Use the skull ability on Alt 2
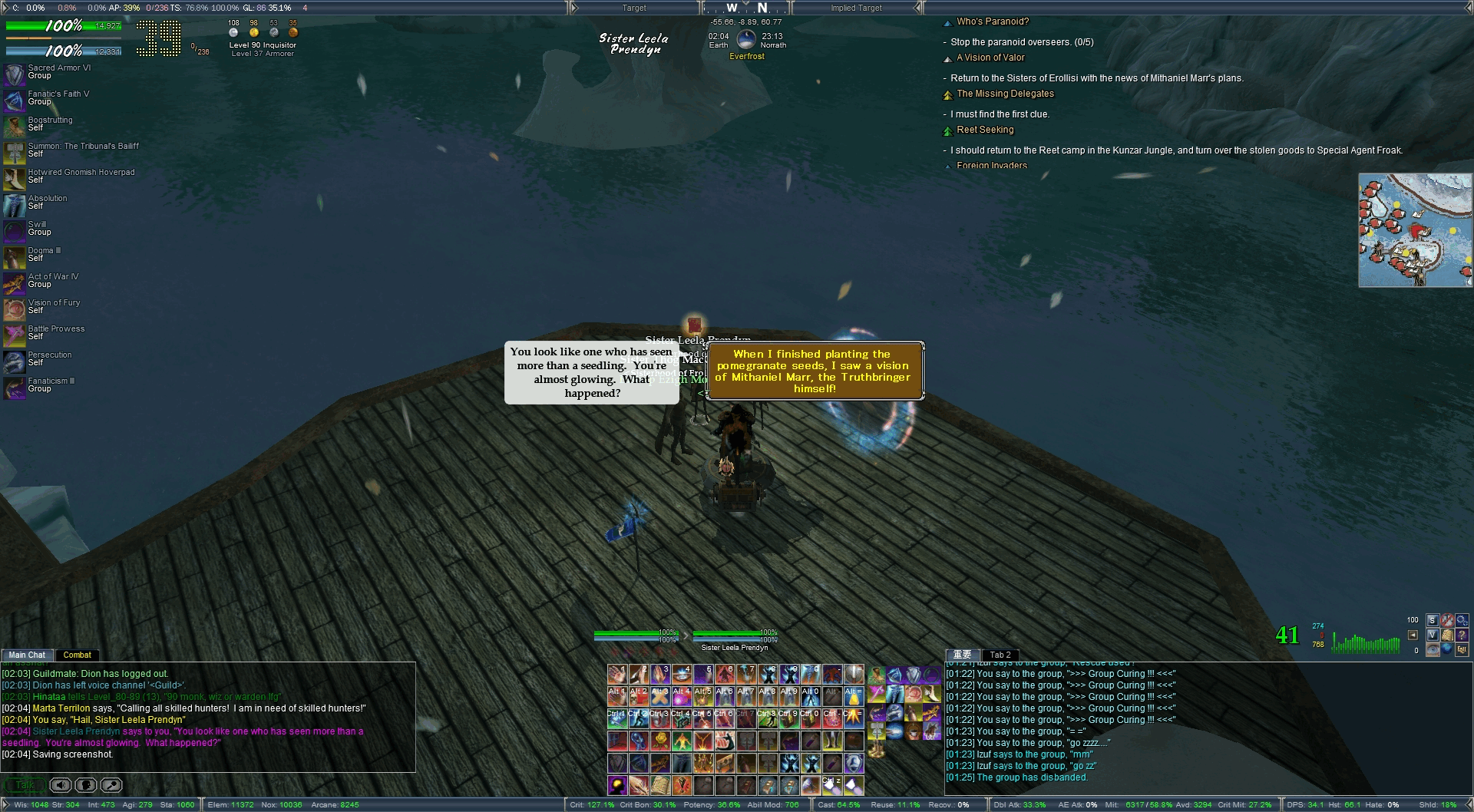Screen dimensions: 1474x812 (x=639, y=696)
